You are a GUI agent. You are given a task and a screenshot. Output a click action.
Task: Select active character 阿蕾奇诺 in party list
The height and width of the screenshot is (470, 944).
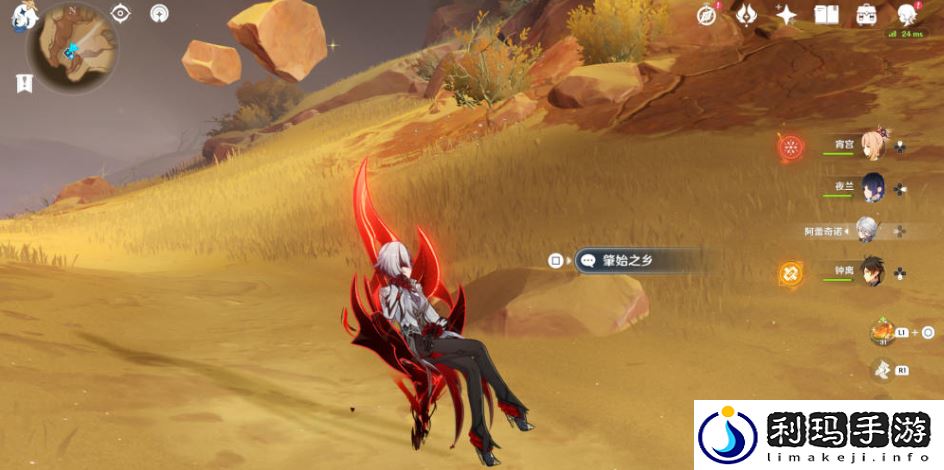coord(866,230)
